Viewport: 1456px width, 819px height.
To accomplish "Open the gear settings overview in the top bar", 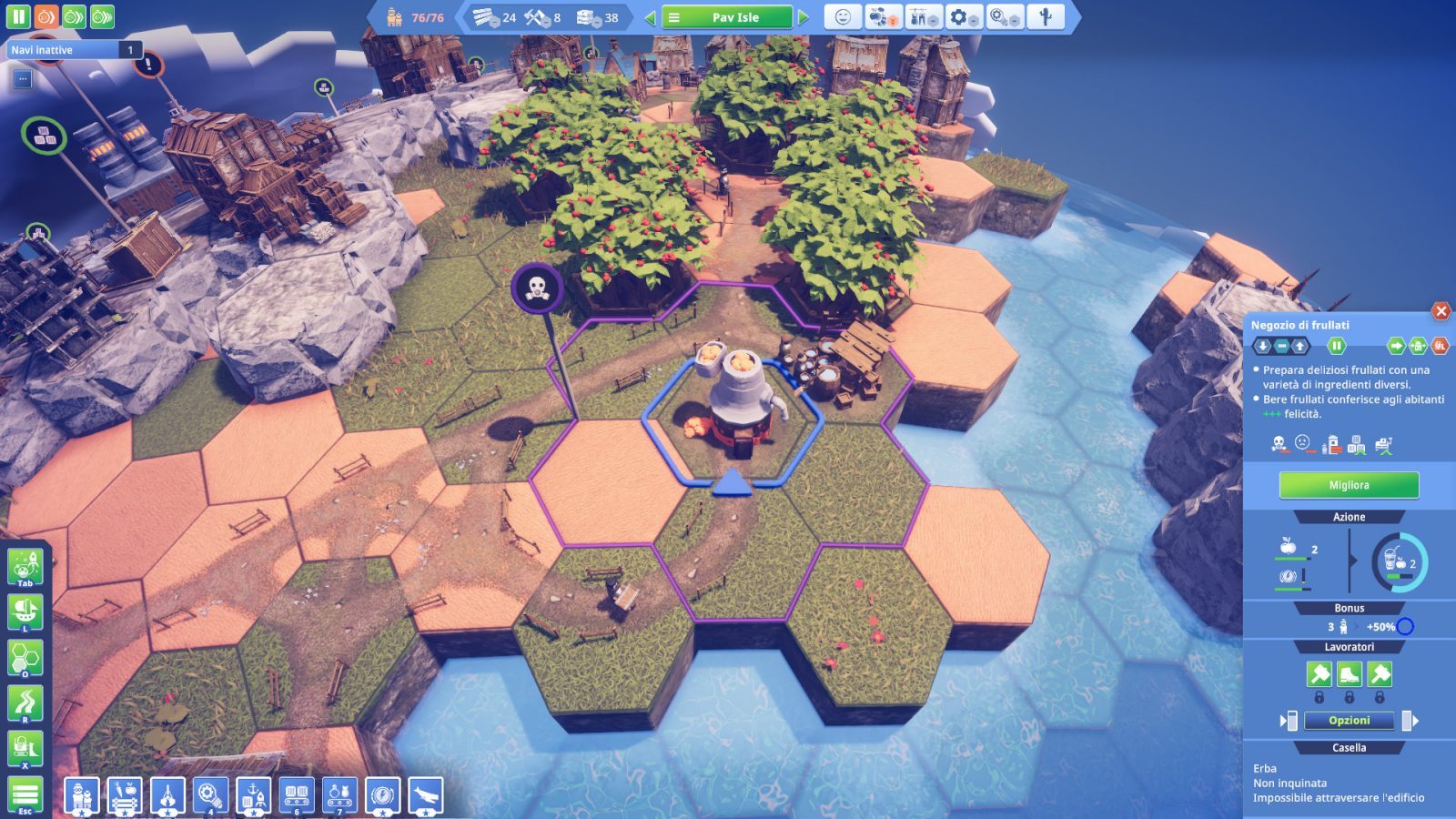I will (x=962, y=17).
